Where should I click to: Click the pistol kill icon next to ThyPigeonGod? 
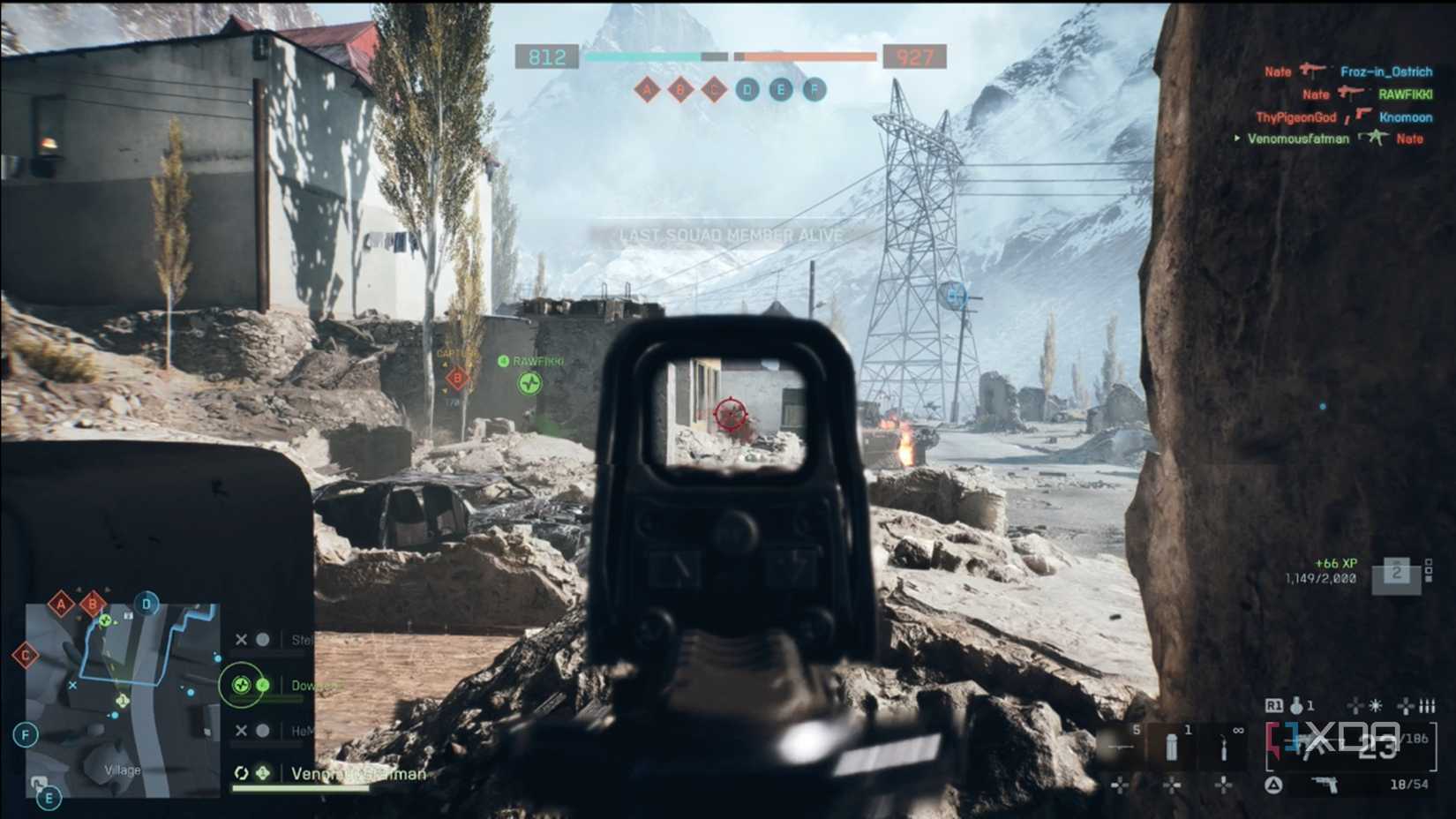click(x=1363, y=115)
